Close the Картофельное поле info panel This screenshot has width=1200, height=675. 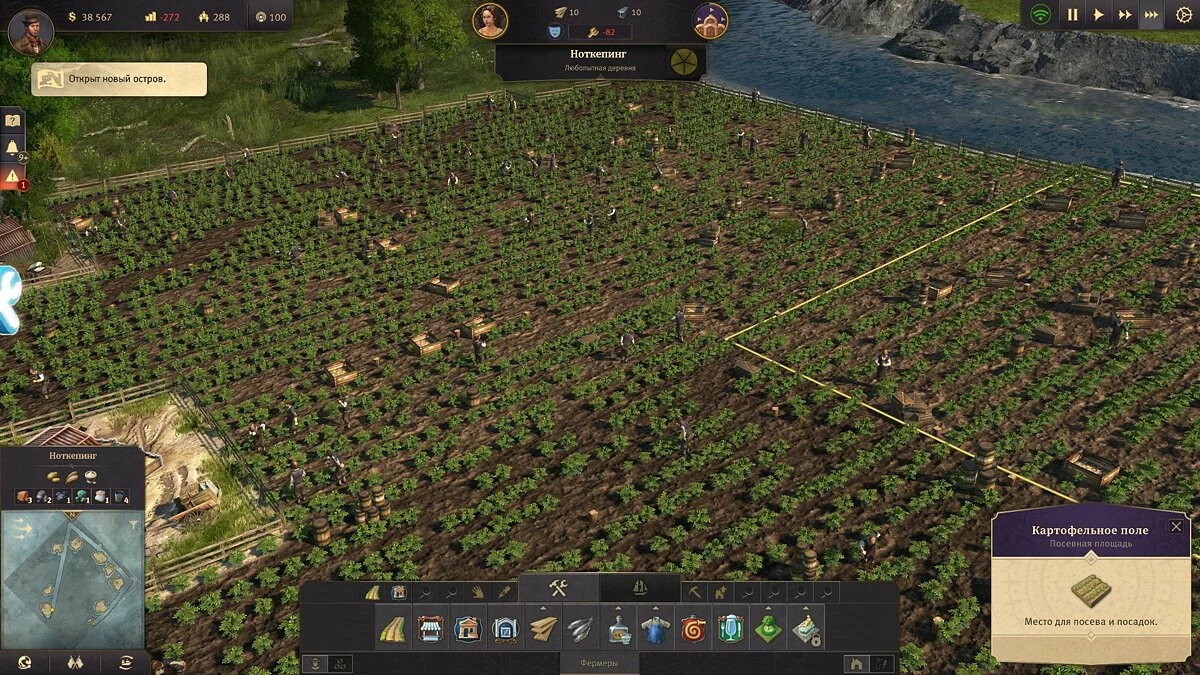point(1176,526)
